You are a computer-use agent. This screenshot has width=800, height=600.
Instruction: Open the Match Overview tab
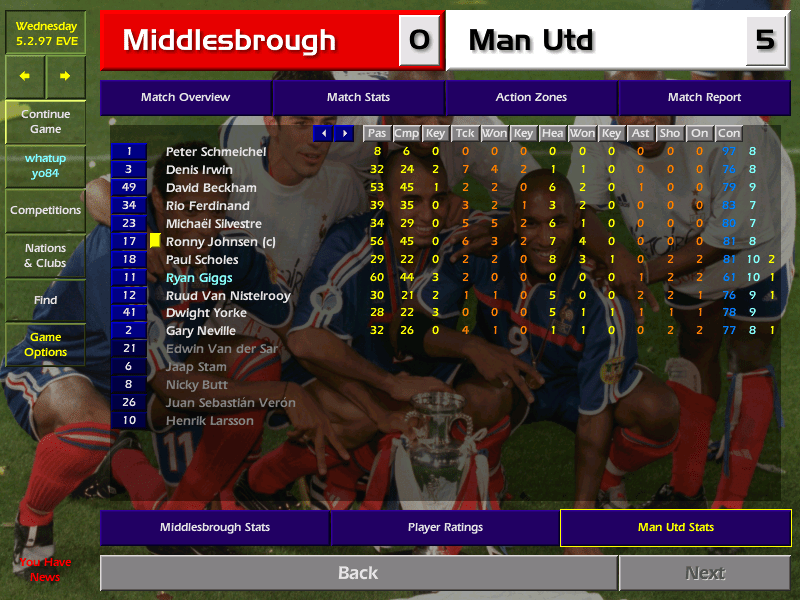[x=185, y=97]
